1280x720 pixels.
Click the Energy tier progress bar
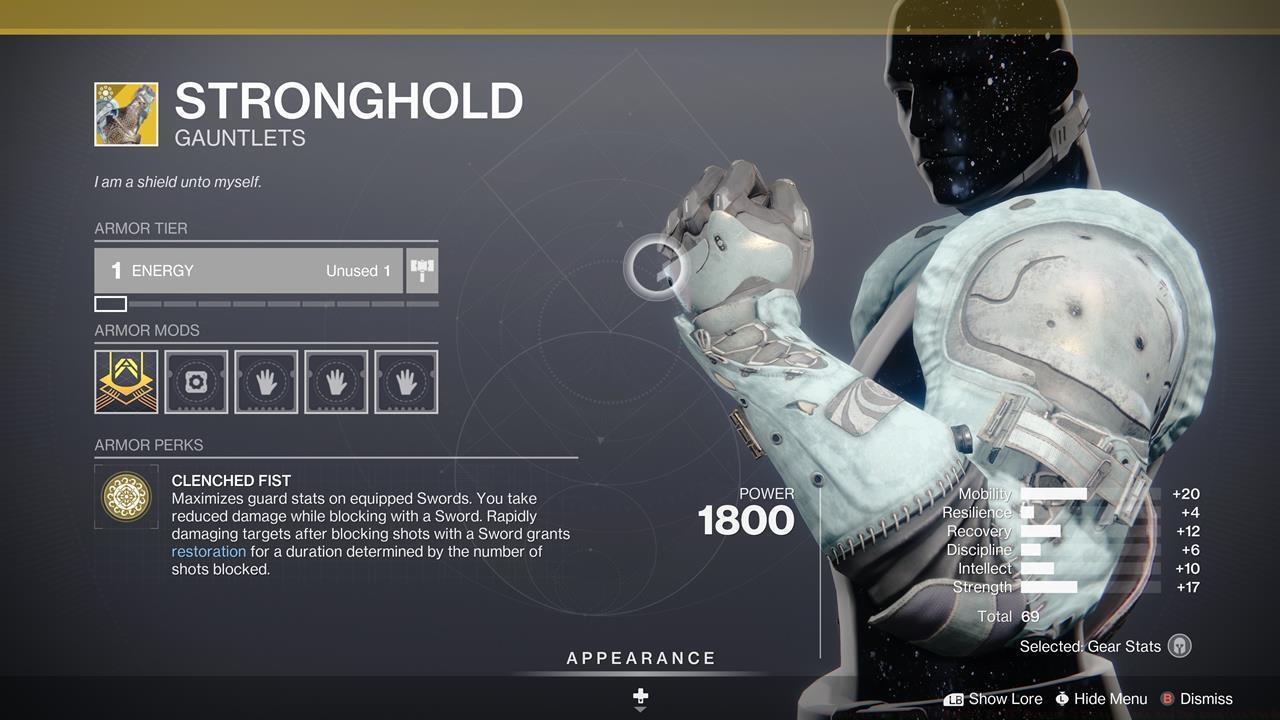265,303
